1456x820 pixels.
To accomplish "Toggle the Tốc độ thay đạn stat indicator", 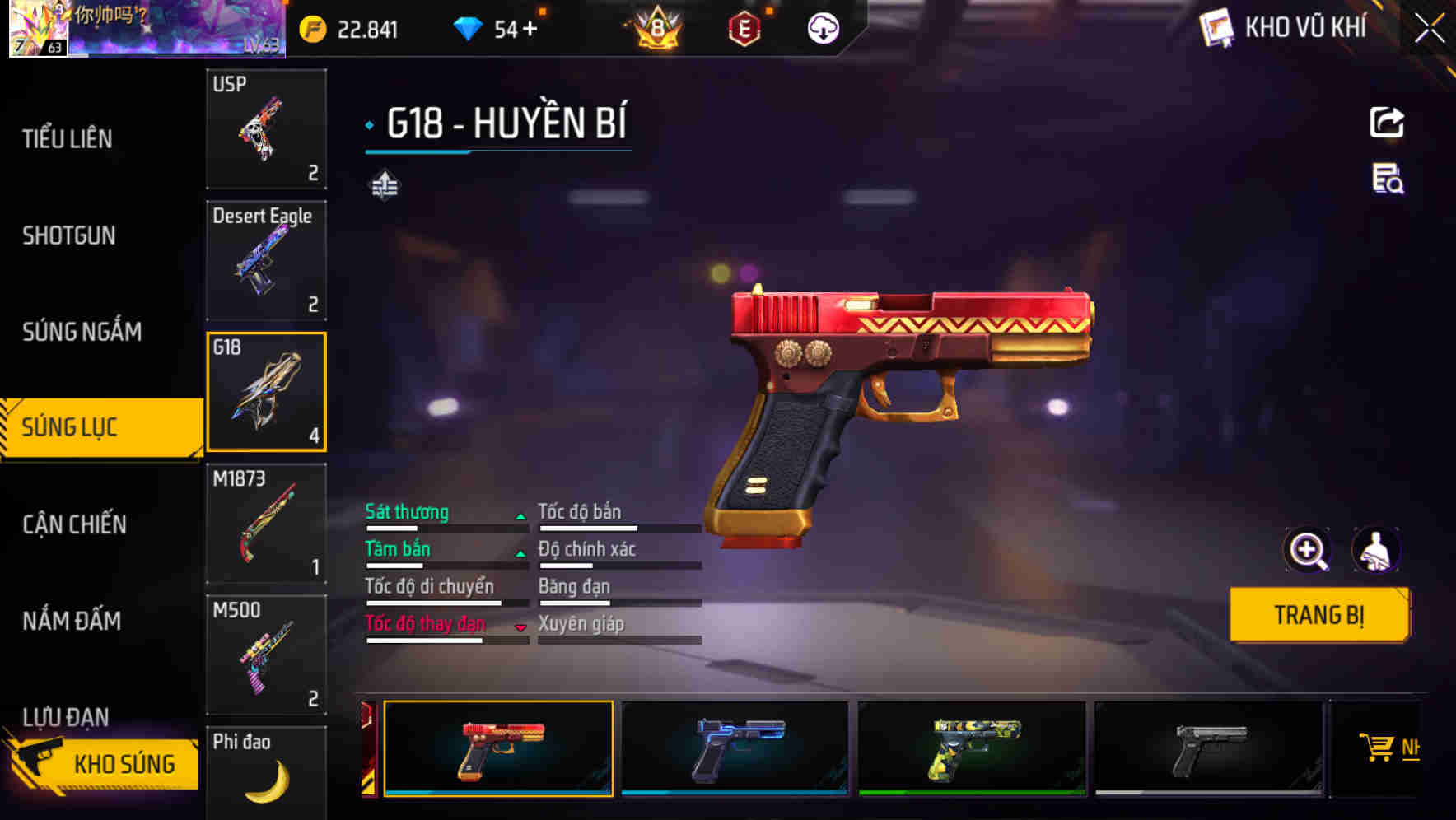I will (x=520, y=626).
